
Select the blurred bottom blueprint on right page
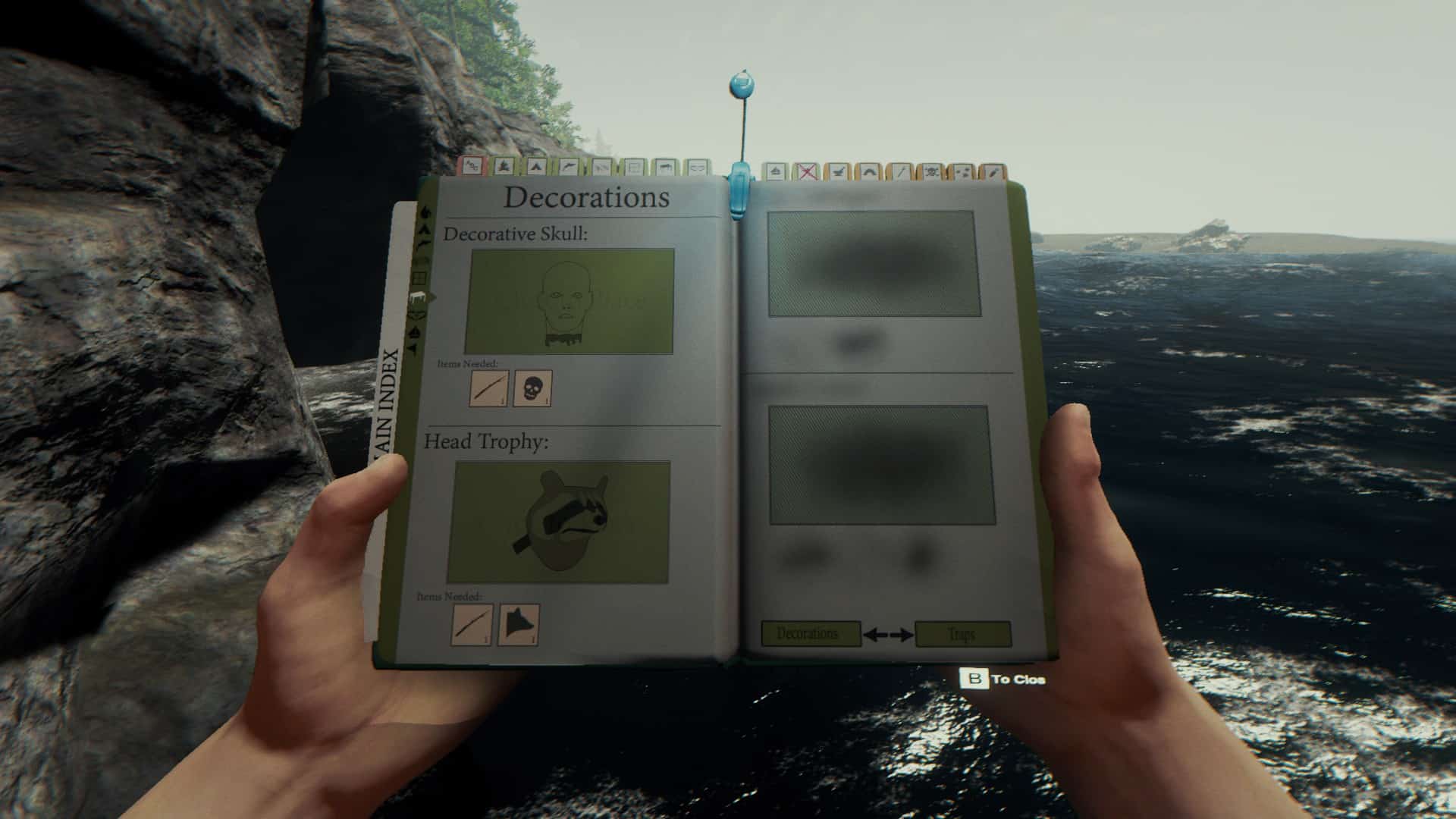coord(881,465)
